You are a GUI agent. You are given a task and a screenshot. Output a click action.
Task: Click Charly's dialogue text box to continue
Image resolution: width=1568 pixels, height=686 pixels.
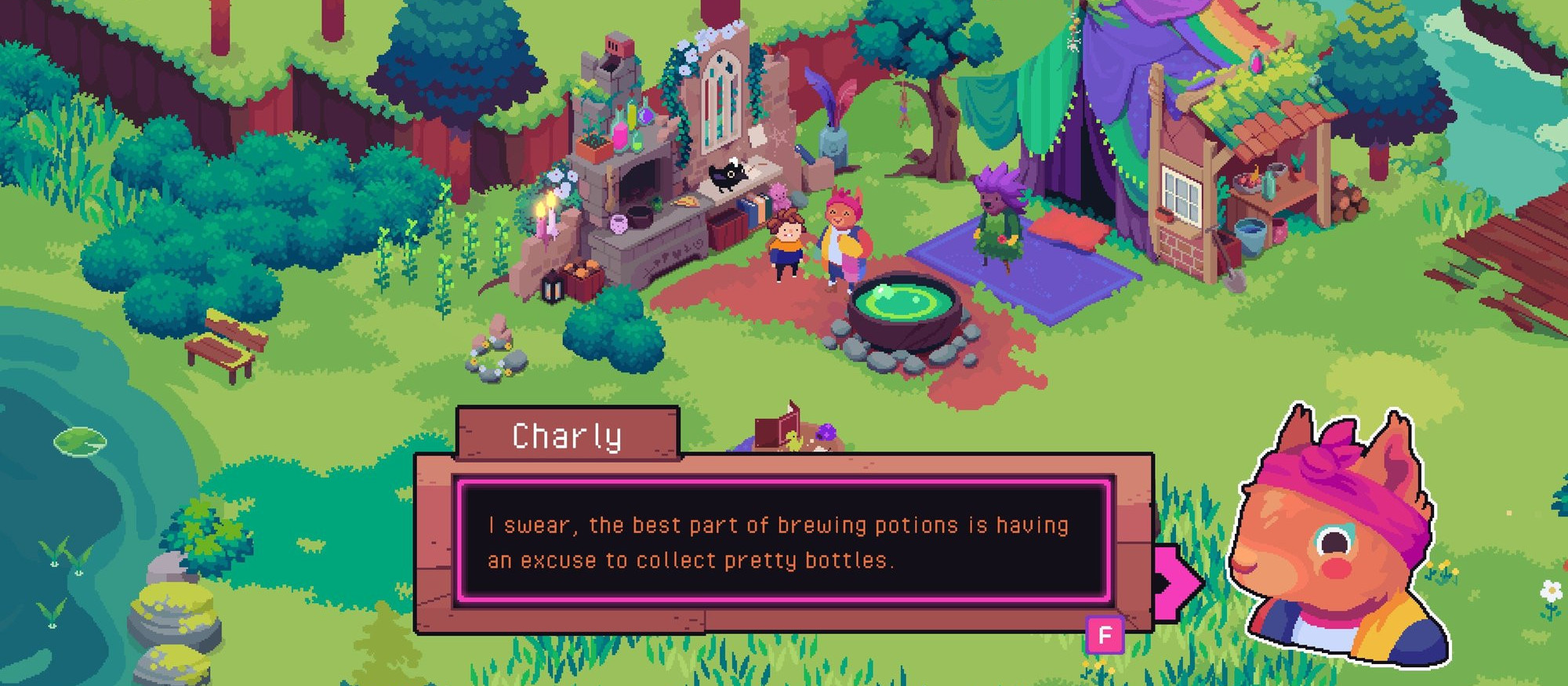(x=784, y=542)
